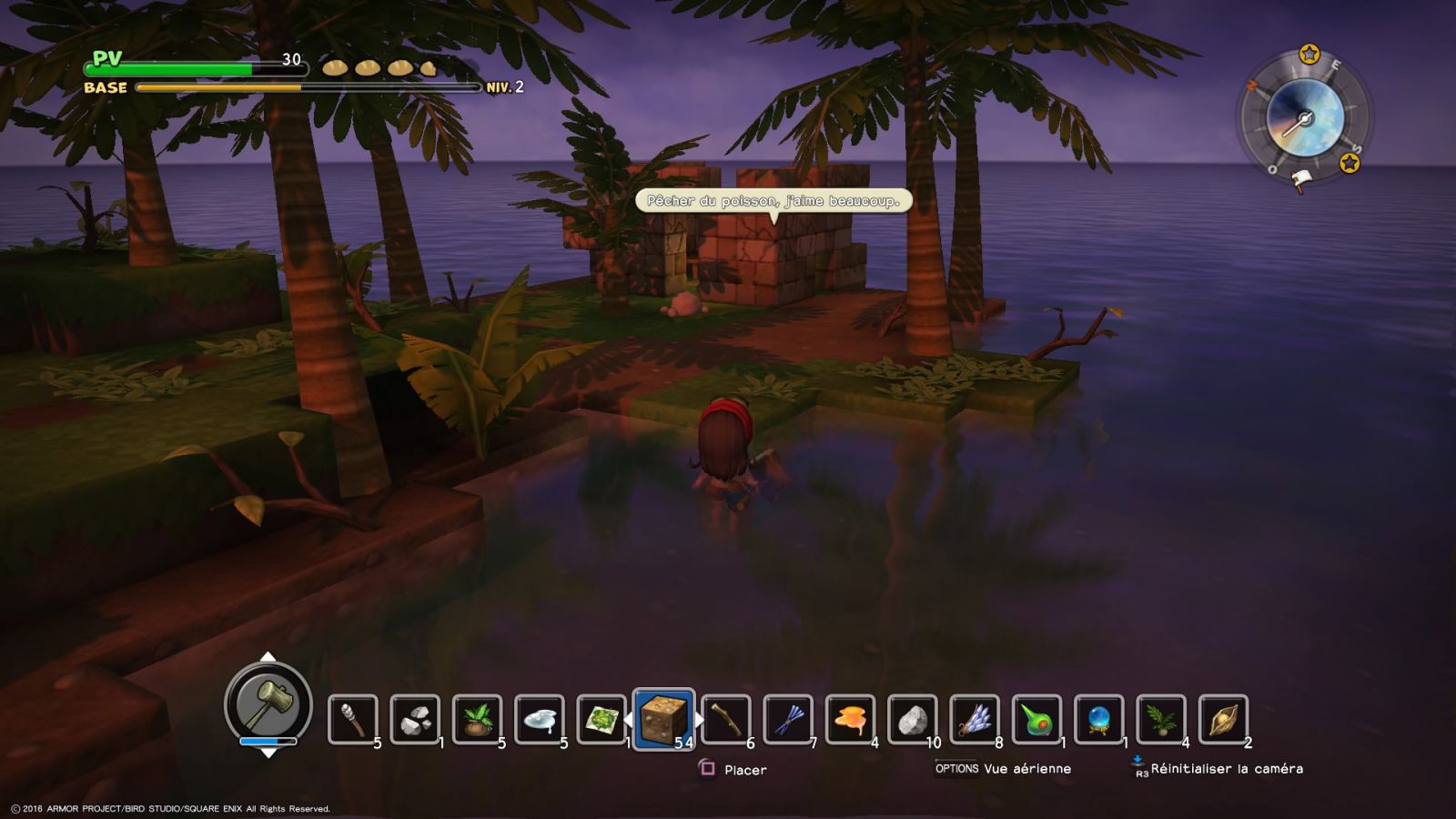This screenshot has height=819, width=1456.
Task: Select the orange goo item slot
Action: click(850, 719)
